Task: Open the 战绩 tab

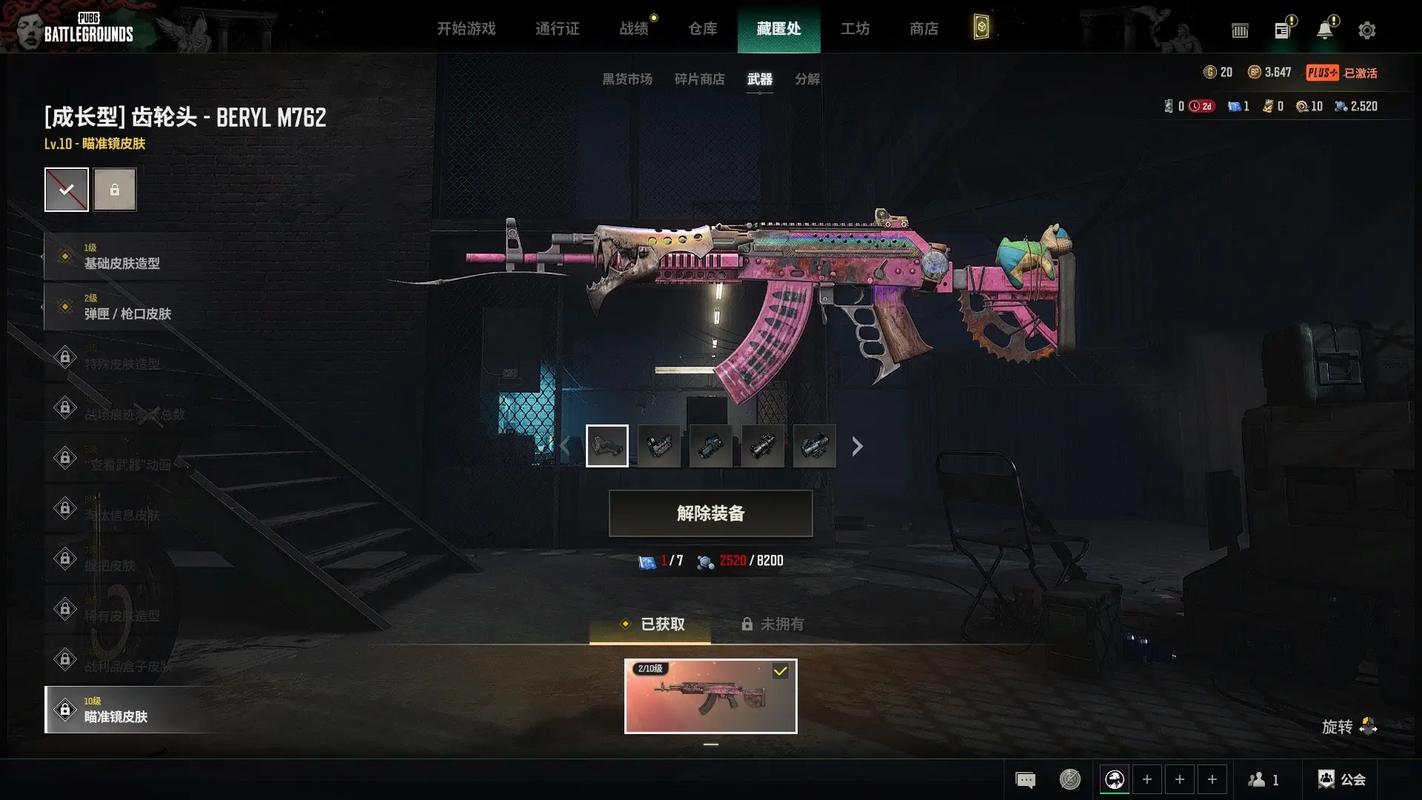Action: pos(634,29)
